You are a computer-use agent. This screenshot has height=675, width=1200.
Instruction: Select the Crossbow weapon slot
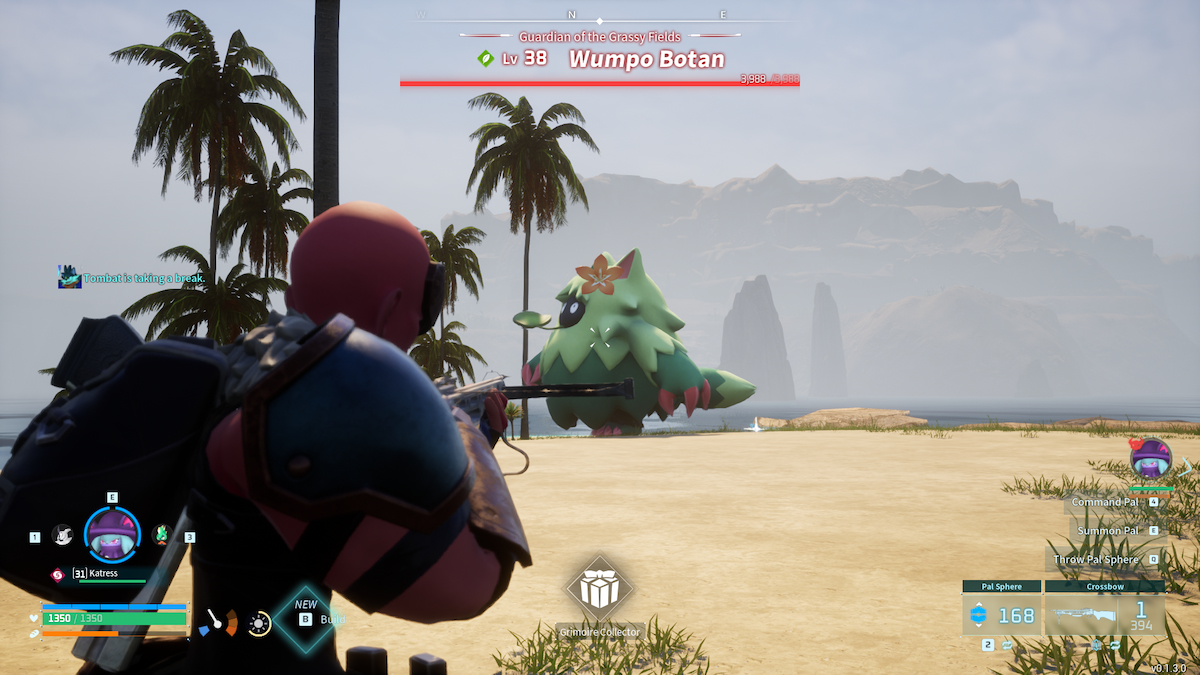coord(1104,615)
